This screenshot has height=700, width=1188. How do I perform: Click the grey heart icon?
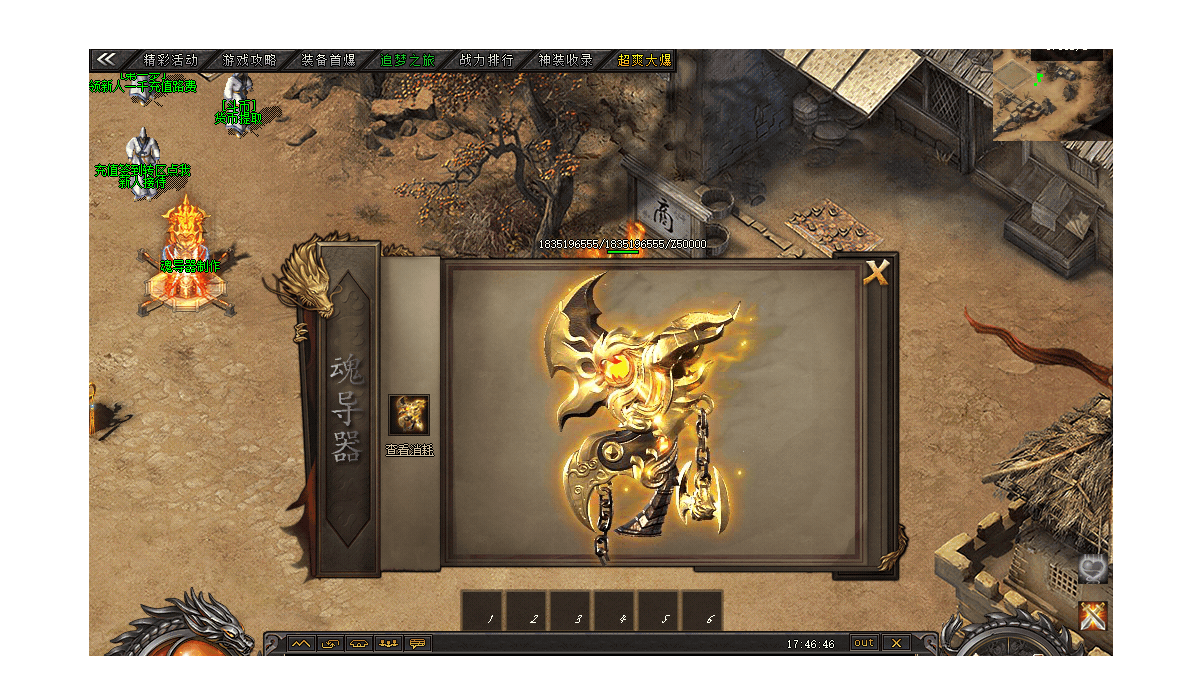tap(1093, 571)
